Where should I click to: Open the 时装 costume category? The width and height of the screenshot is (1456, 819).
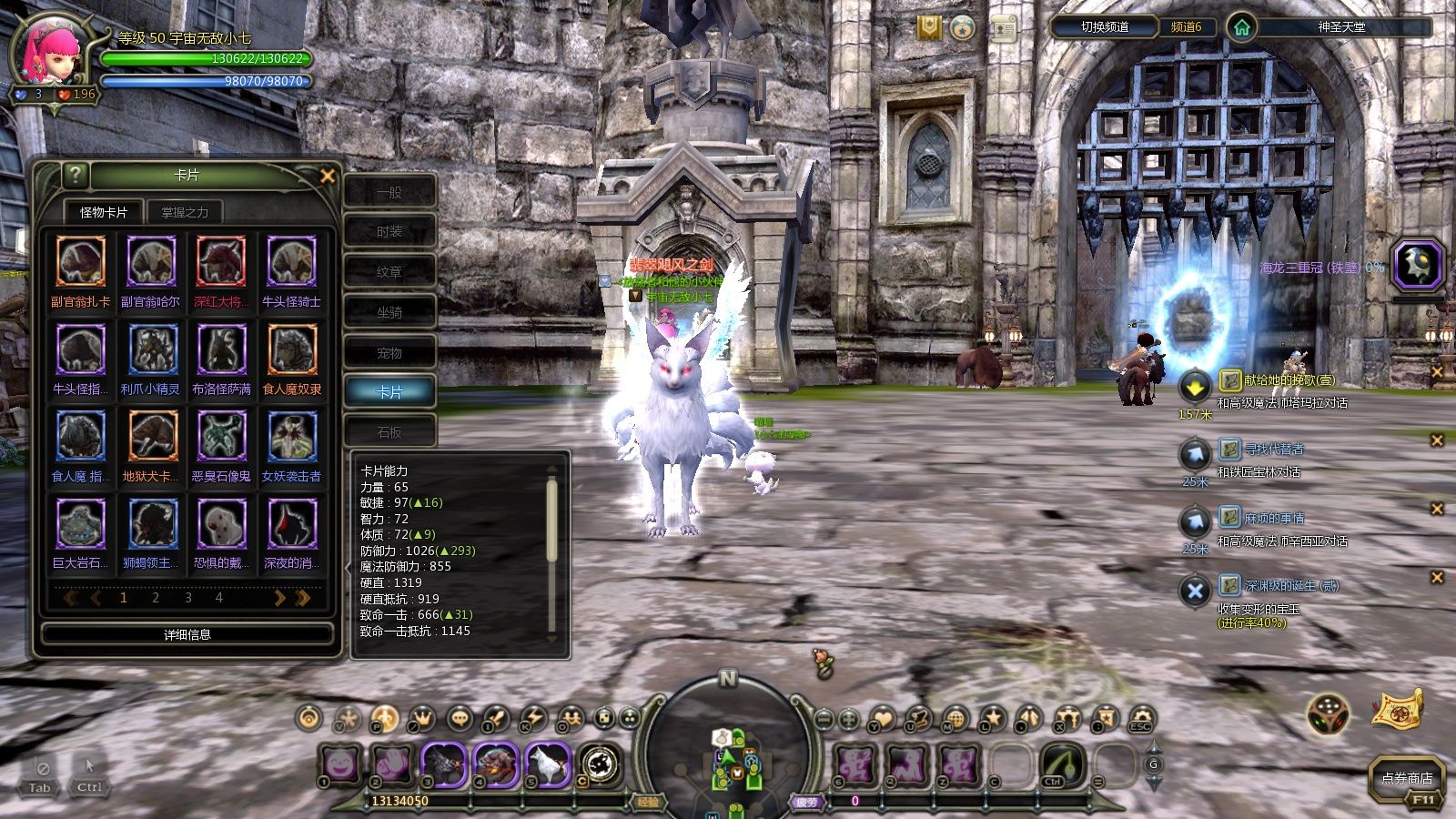pyautogui.click(x=389, y=232)
